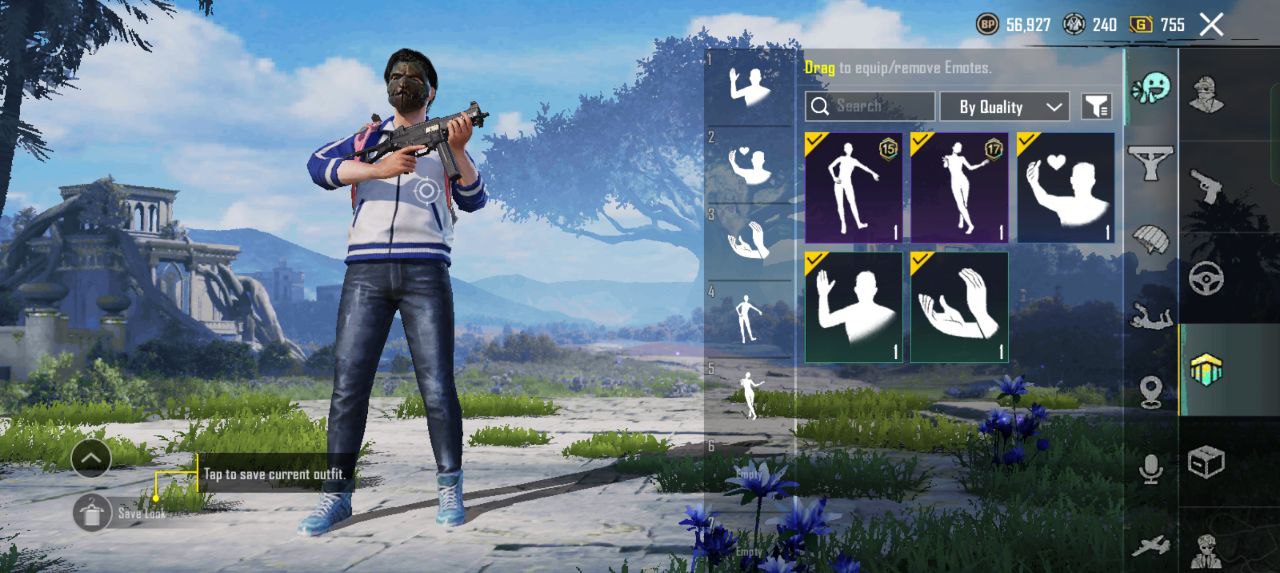The height and width of the screenshot is (573, 1280).
Task: Select equipped emote slot 3 with clapping hands
Action: (x=749, y=240)
